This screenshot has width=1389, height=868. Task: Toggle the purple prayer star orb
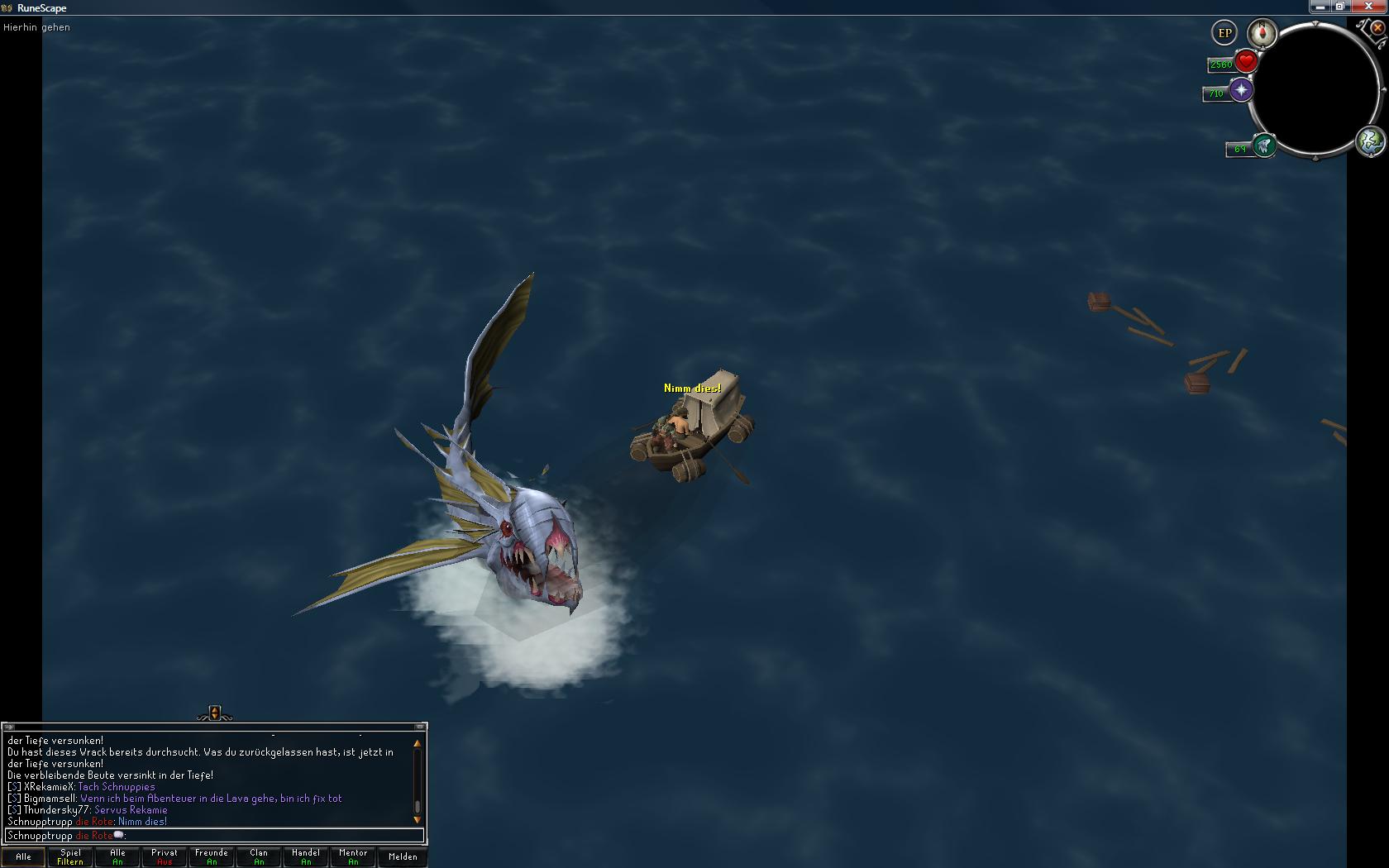(1241, 90)
